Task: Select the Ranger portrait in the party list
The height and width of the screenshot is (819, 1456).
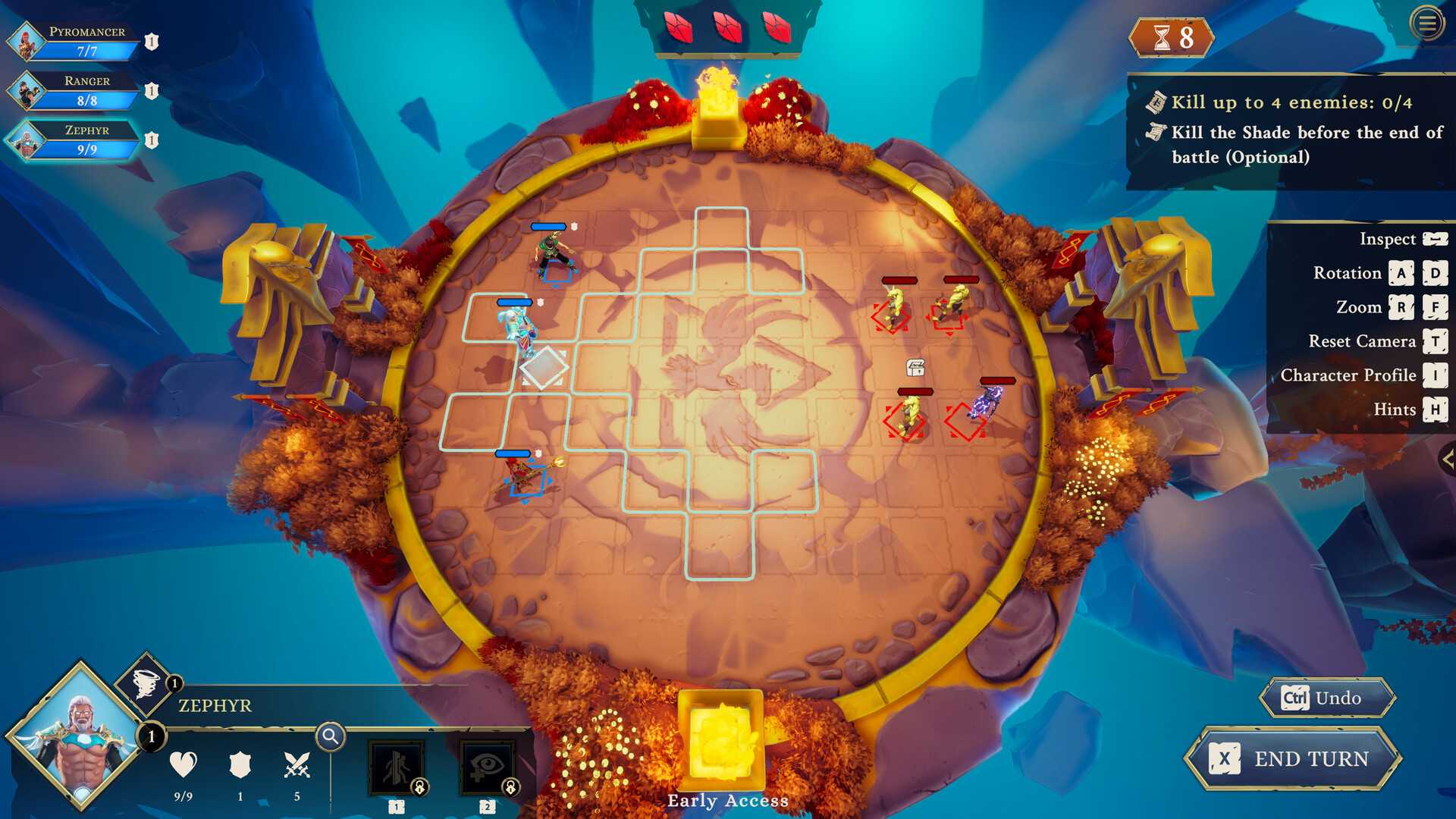Action: [27, 91]
